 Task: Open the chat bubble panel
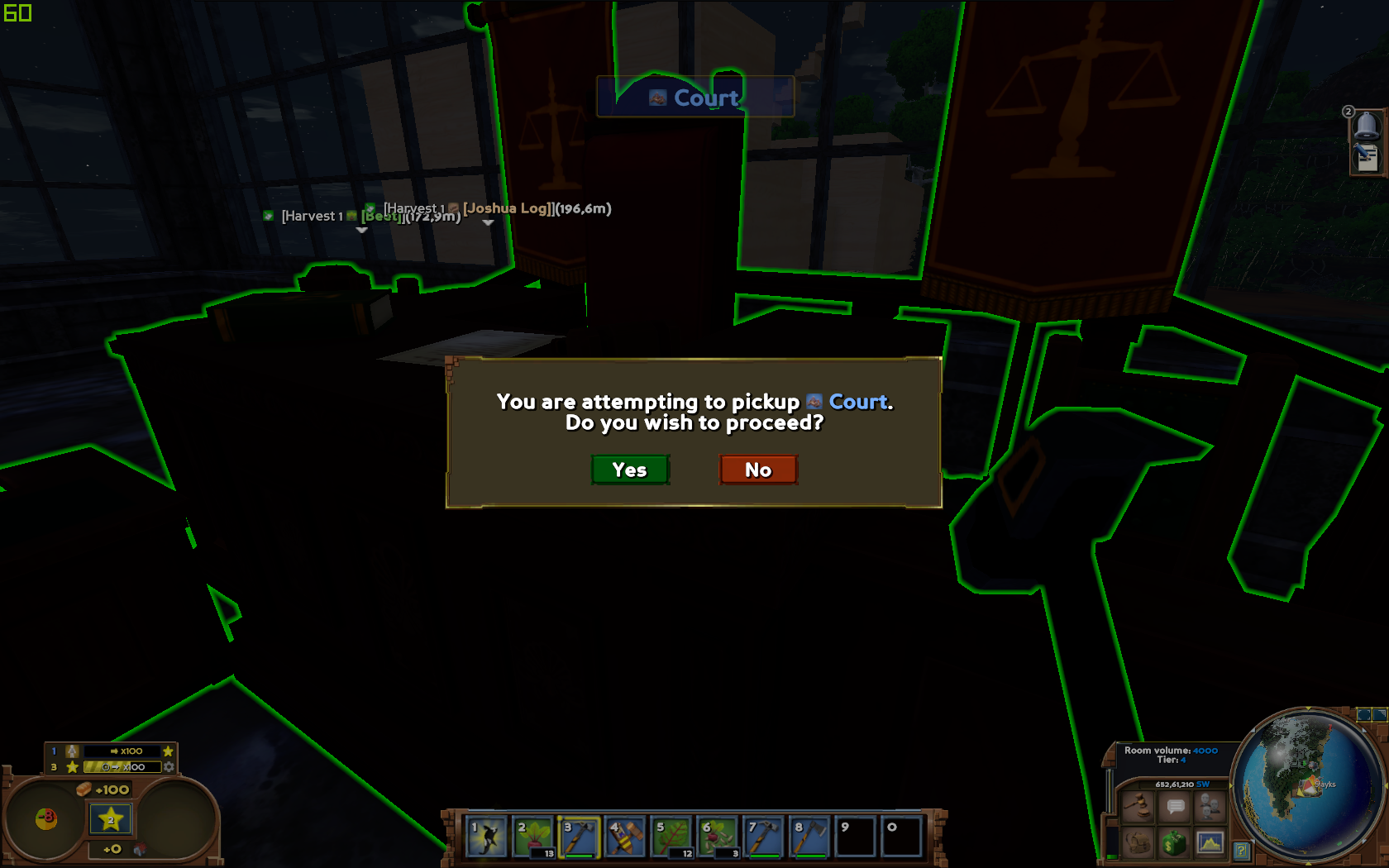pyautogui.click(x=1174, y=806)
